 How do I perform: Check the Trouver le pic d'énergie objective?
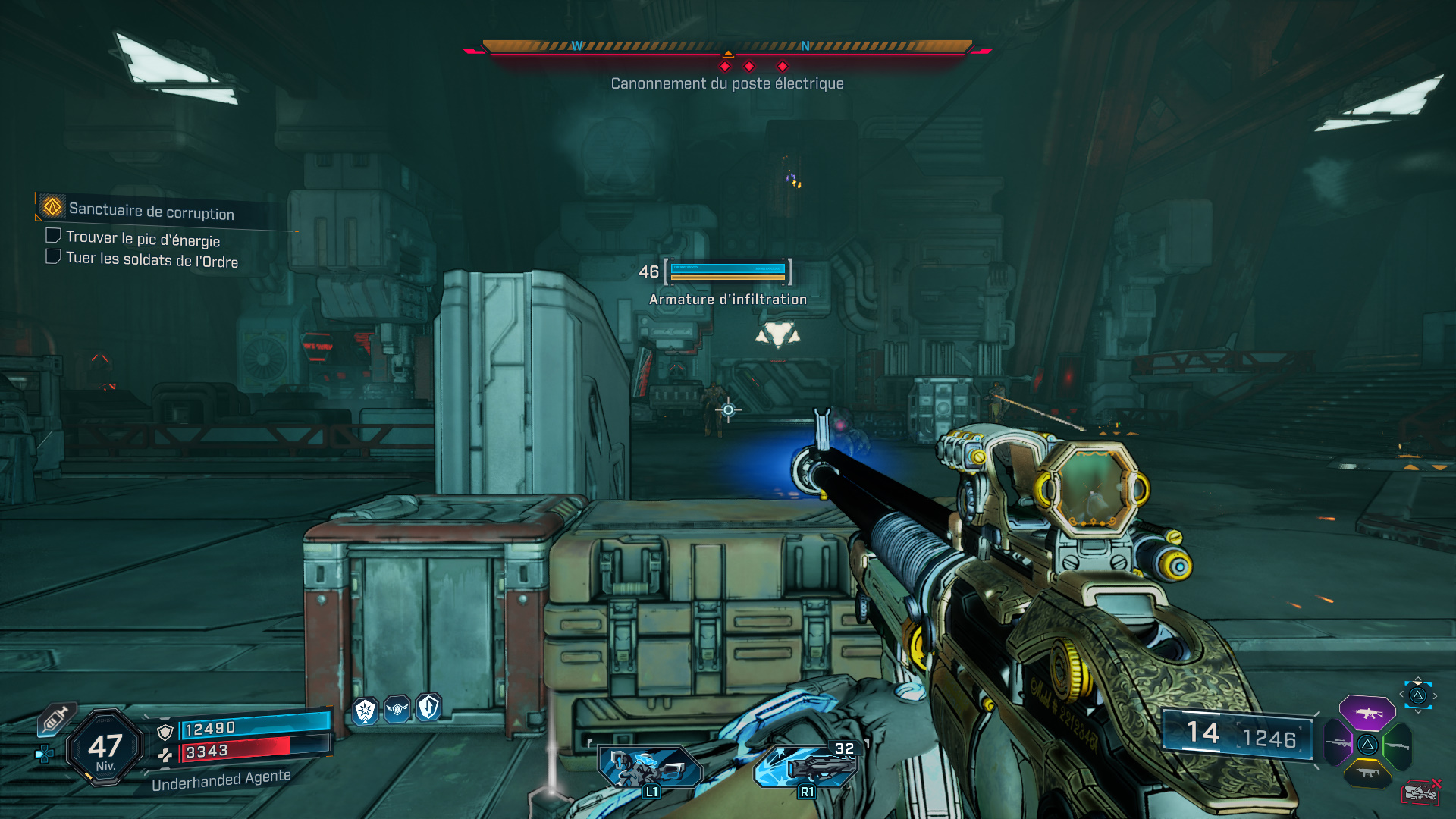tap(53, 236)
